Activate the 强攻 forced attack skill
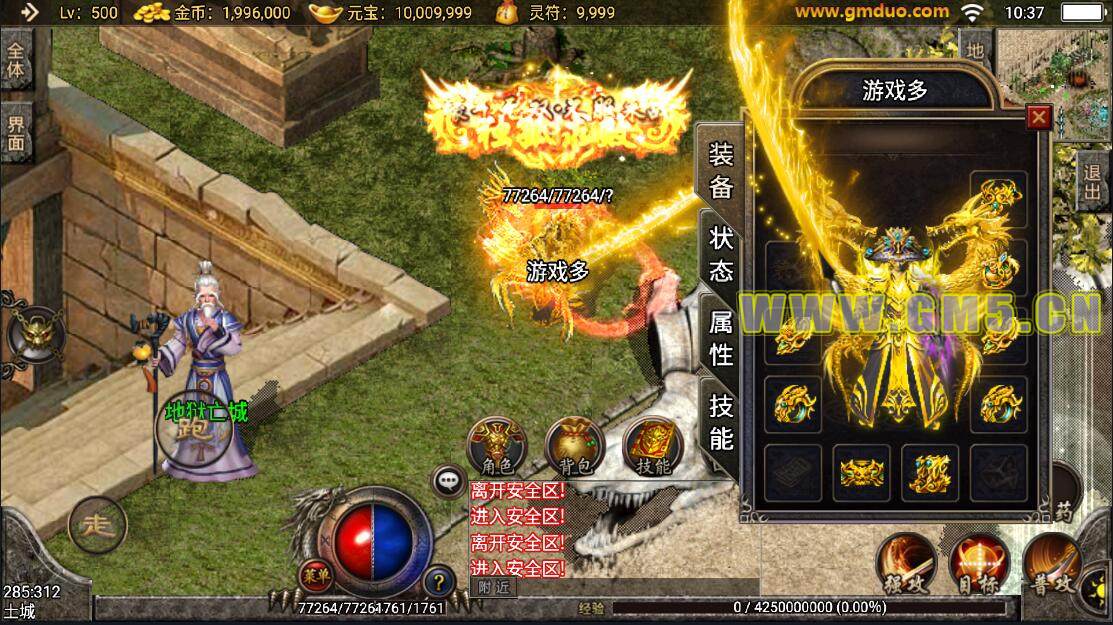1113x625 pixels. tap(906, 562)
